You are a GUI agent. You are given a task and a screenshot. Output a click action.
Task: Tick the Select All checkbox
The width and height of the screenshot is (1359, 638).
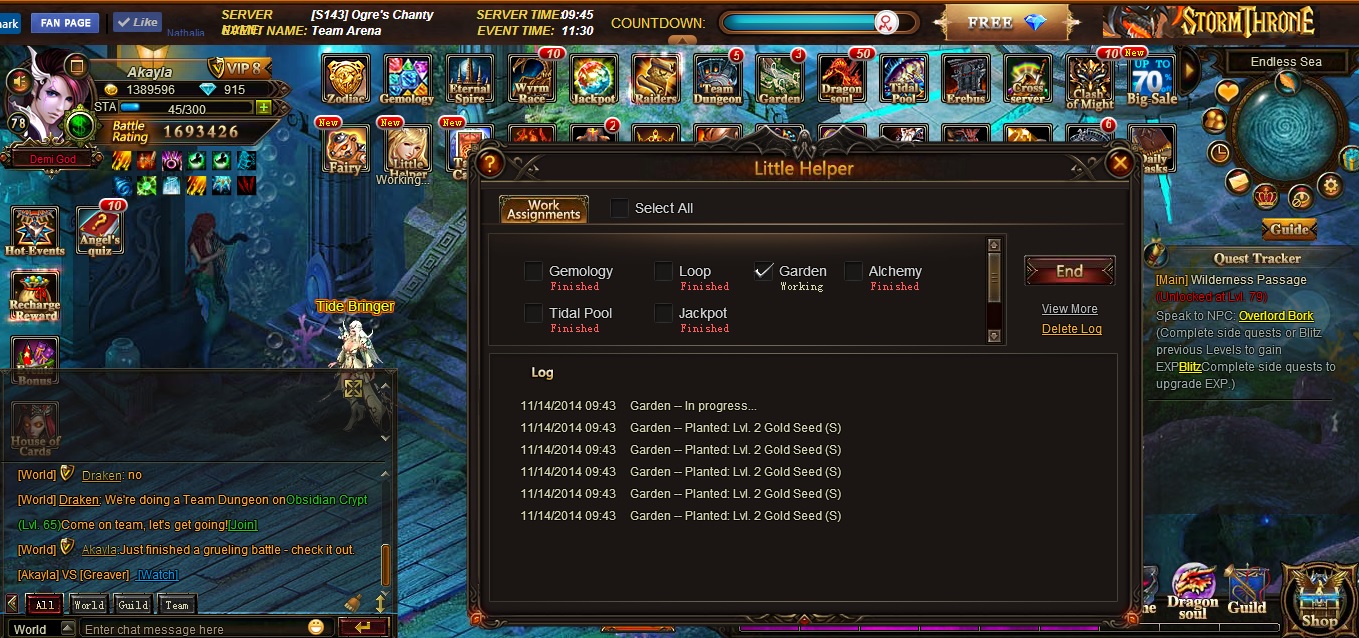[620, 208]
